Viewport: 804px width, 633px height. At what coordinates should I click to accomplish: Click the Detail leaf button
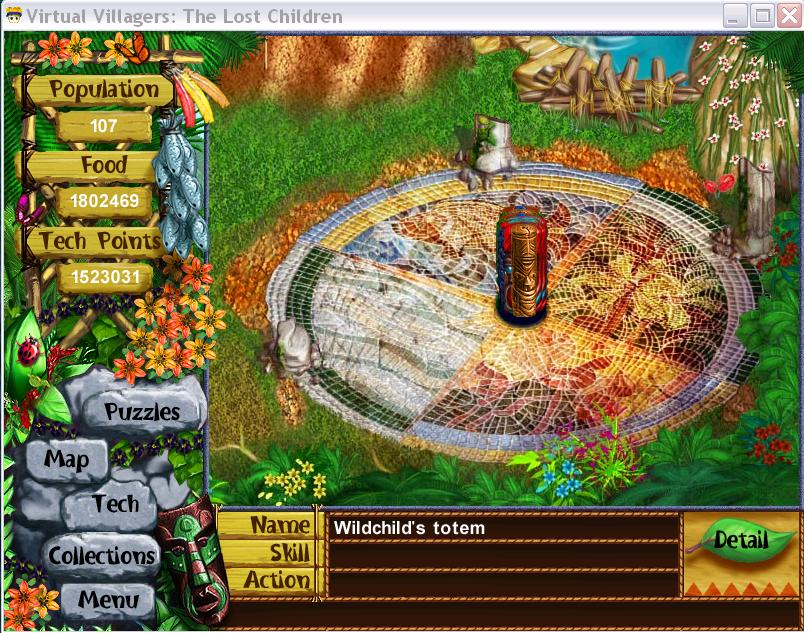tap(741, 541)
